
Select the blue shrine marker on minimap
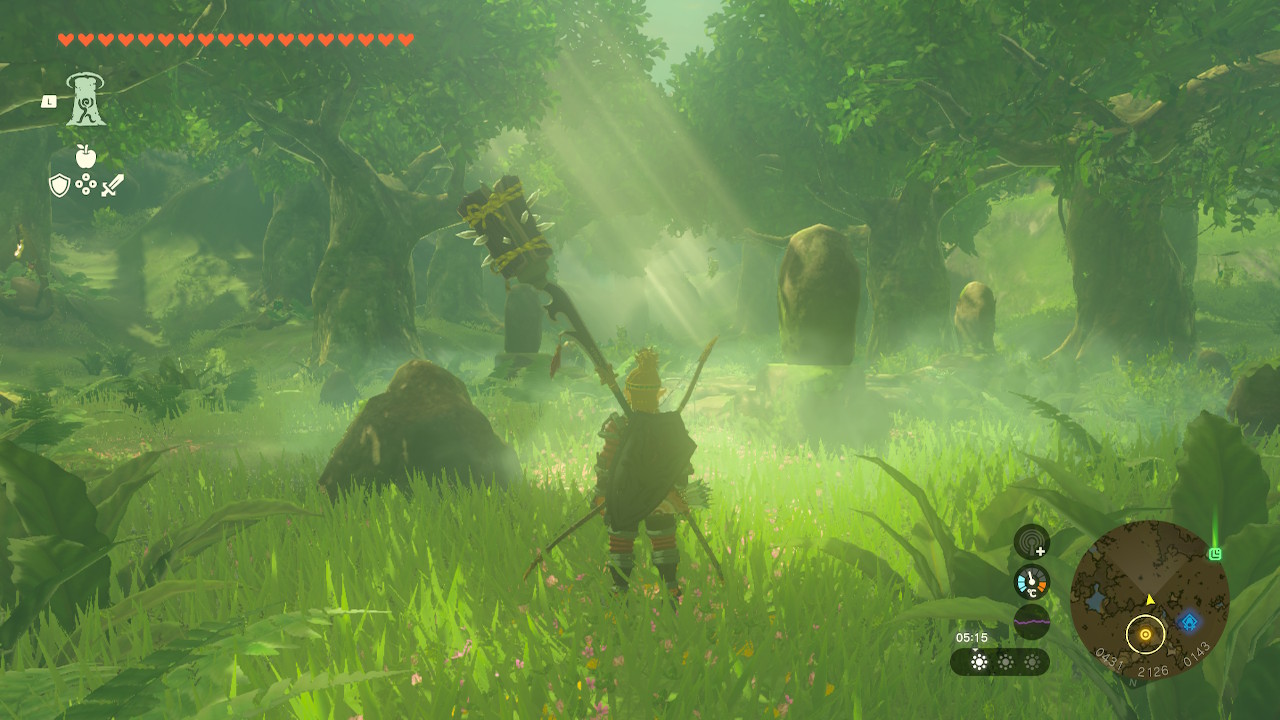pos(1189,622)
